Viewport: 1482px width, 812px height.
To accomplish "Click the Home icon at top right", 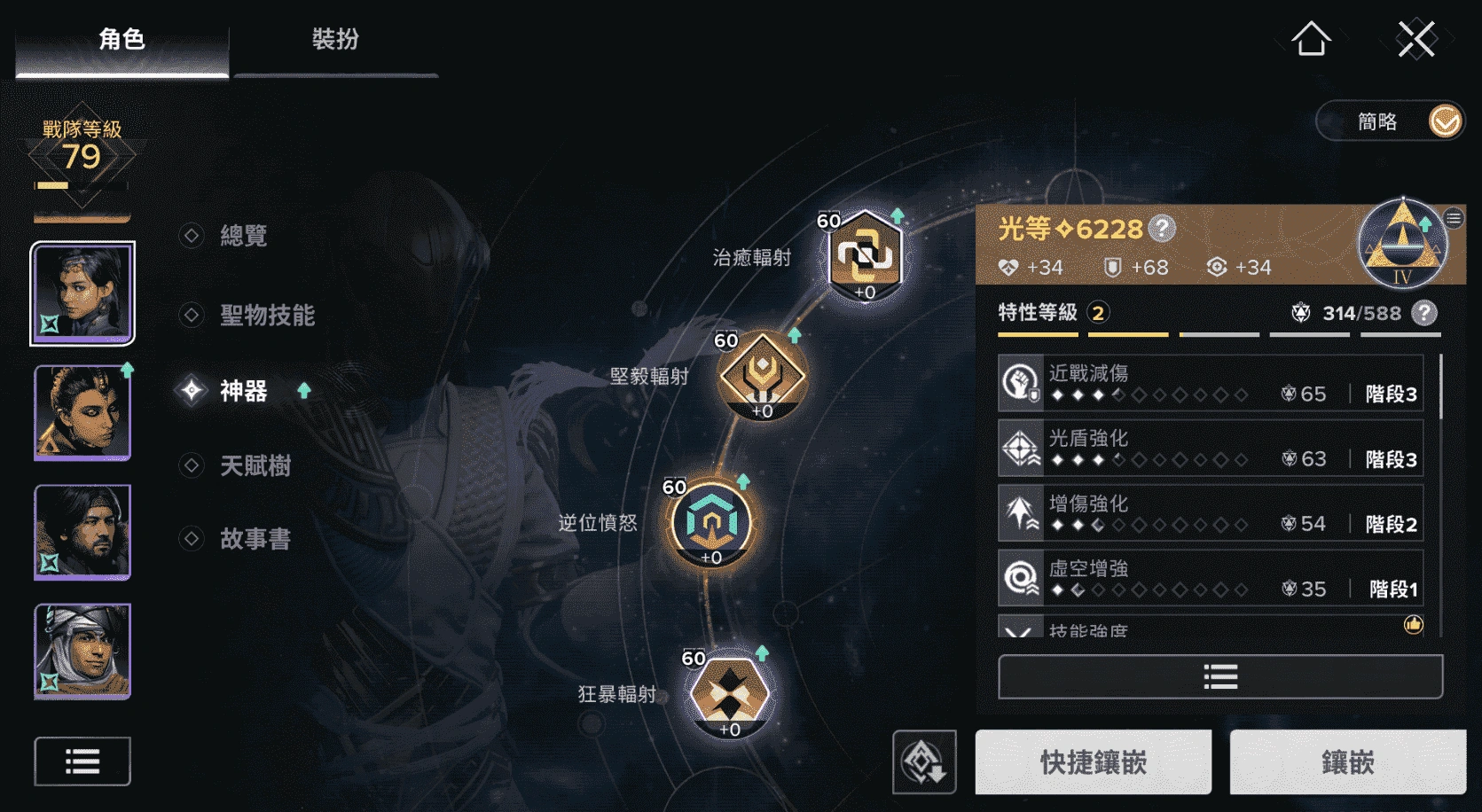I will [1311, 39].
